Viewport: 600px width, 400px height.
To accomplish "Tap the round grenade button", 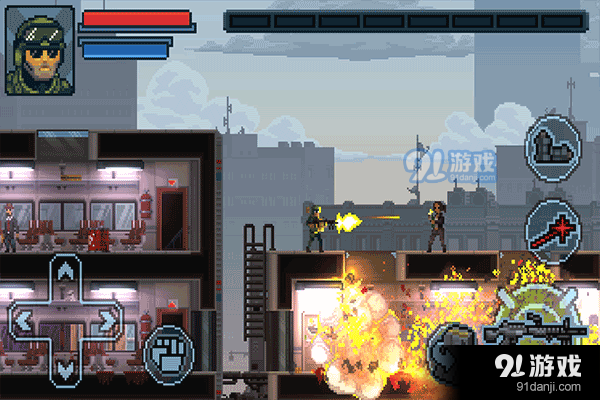I will pyautogui.click(x=447, y=352).
